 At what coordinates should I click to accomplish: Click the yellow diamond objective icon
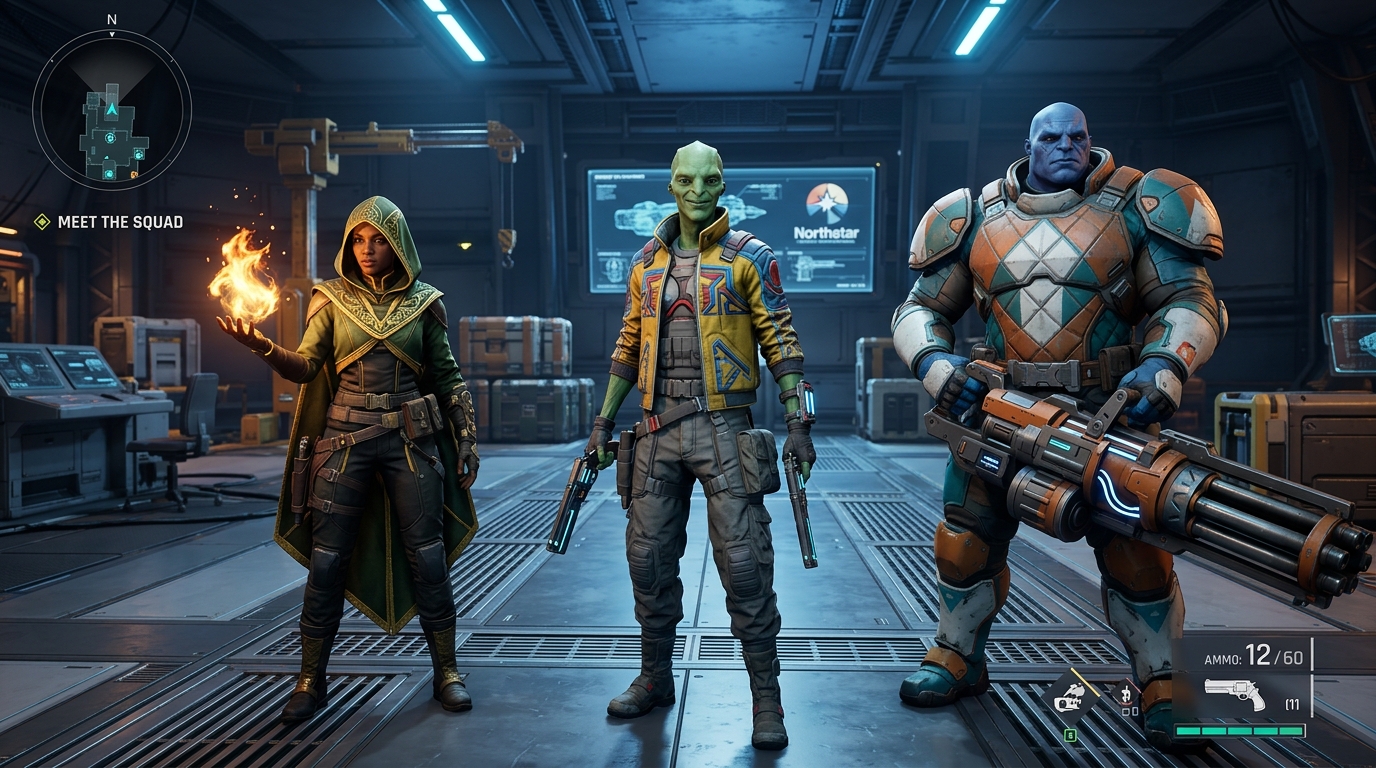pos(41,222)
